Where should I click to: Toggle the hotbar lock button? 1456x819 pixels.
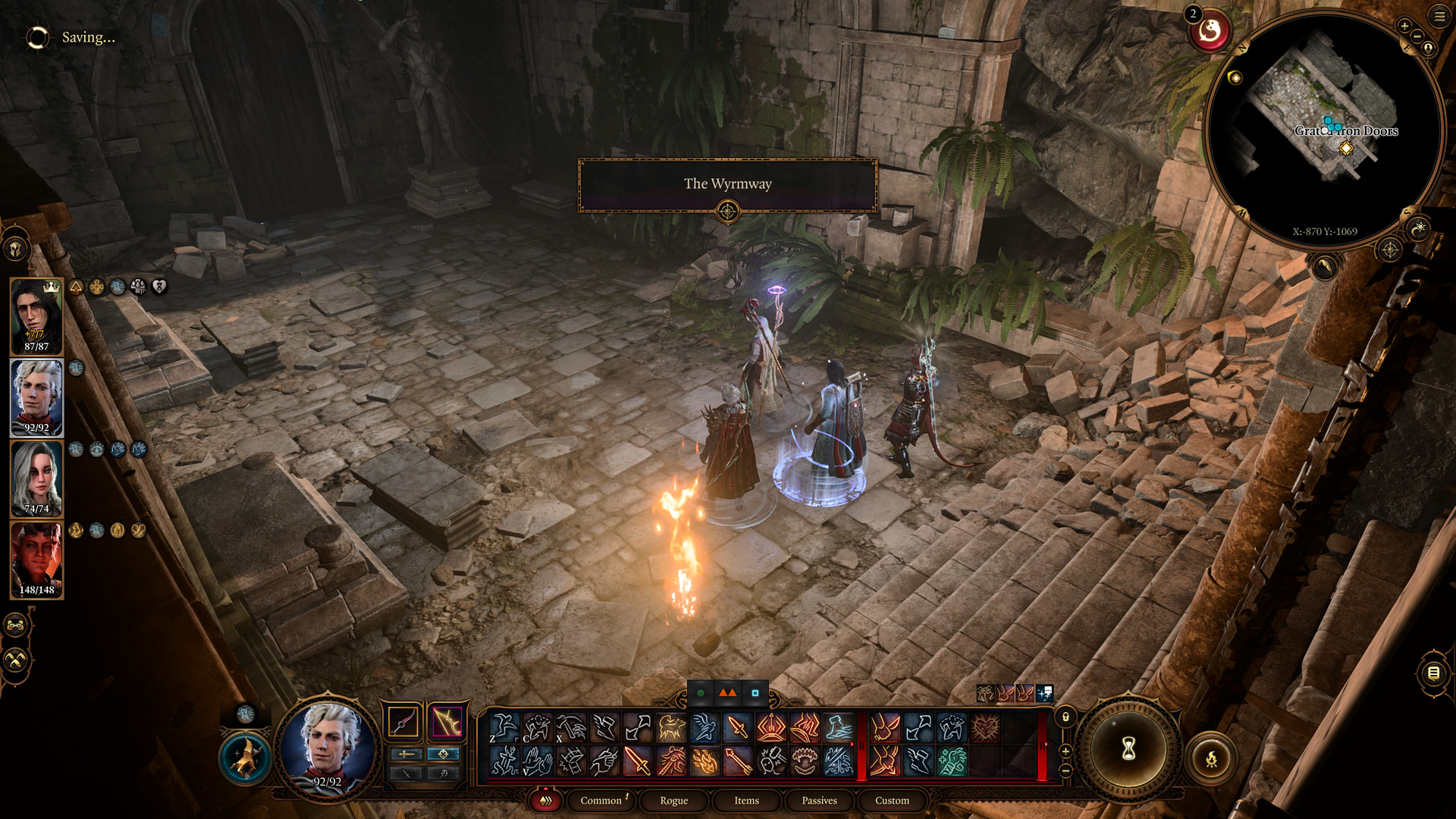[1065, 717]
